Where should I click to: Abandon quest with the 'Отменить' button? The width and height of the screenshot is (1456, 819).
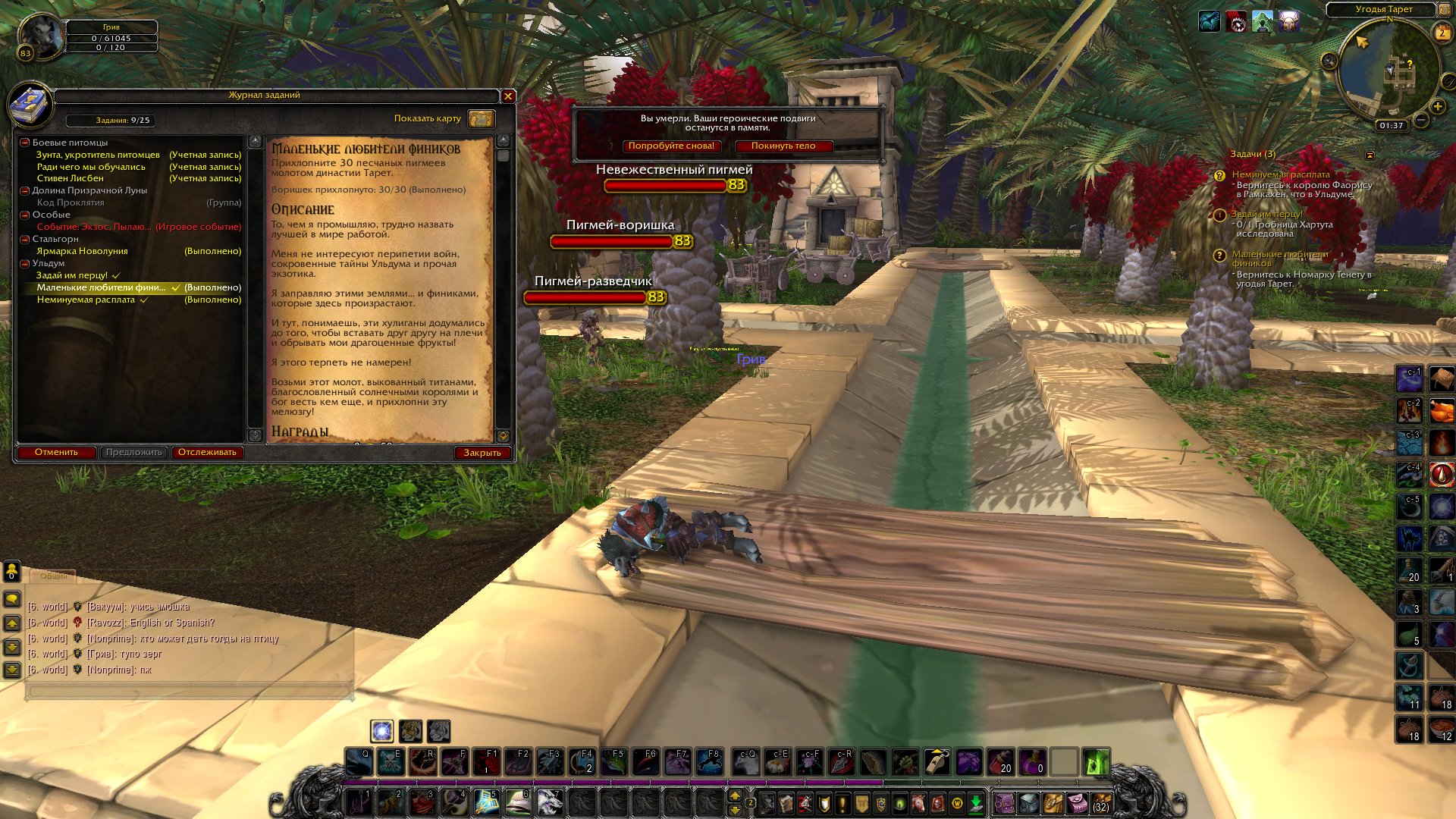pos(56,453)
